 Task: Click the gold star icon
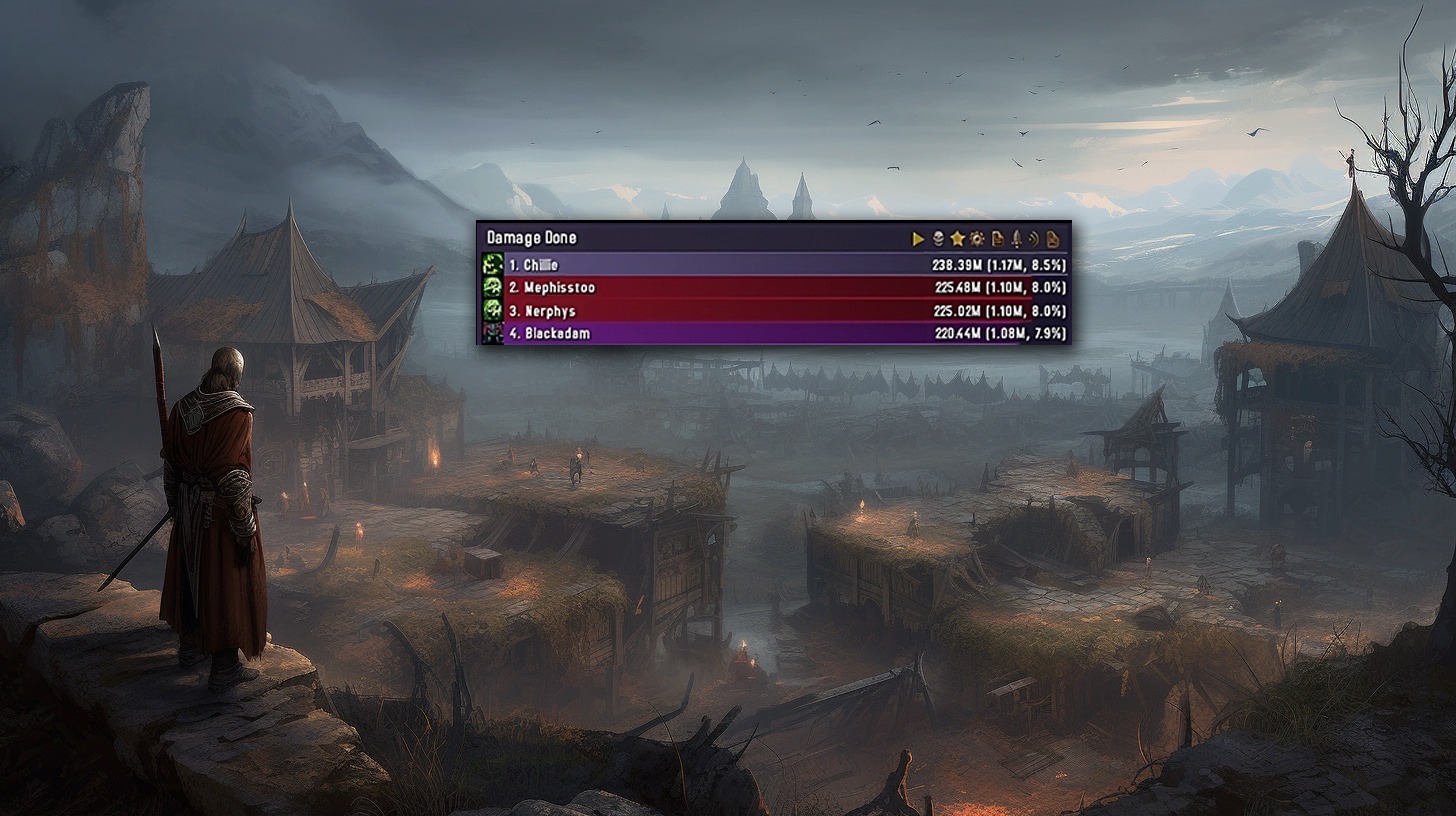click(x=957, y=239)
